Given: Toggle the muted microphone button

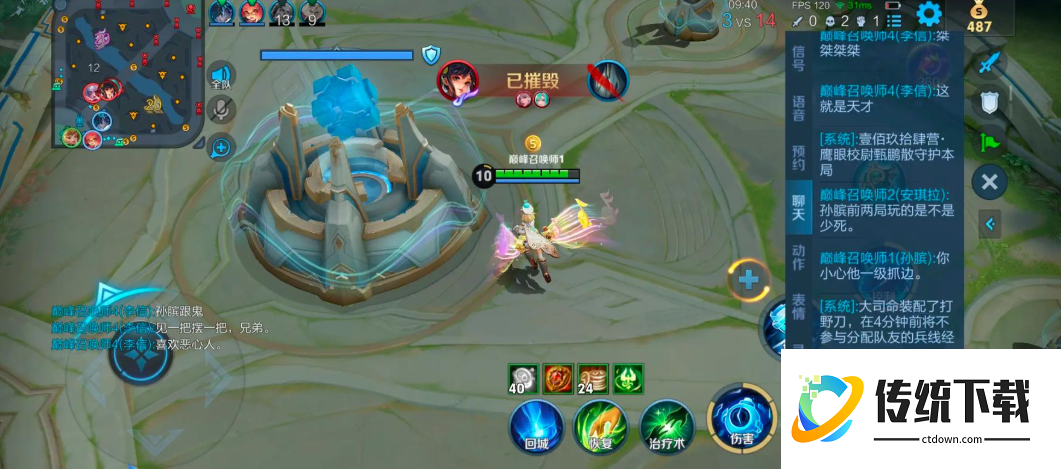Looking at the screenshot, I should (220, 111).
